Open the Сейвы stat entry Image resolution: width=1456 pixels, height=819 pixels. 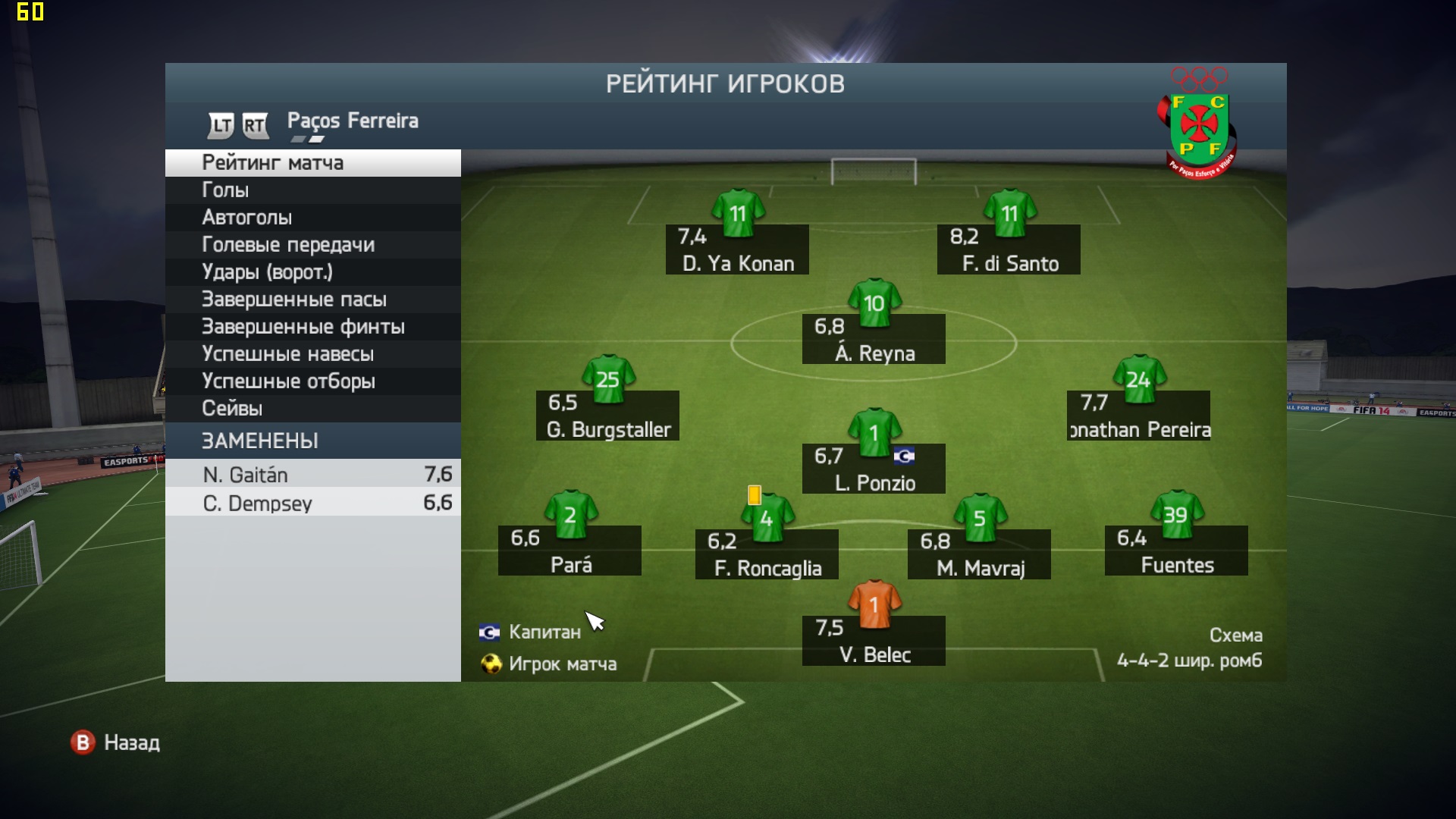click(312, 409)
